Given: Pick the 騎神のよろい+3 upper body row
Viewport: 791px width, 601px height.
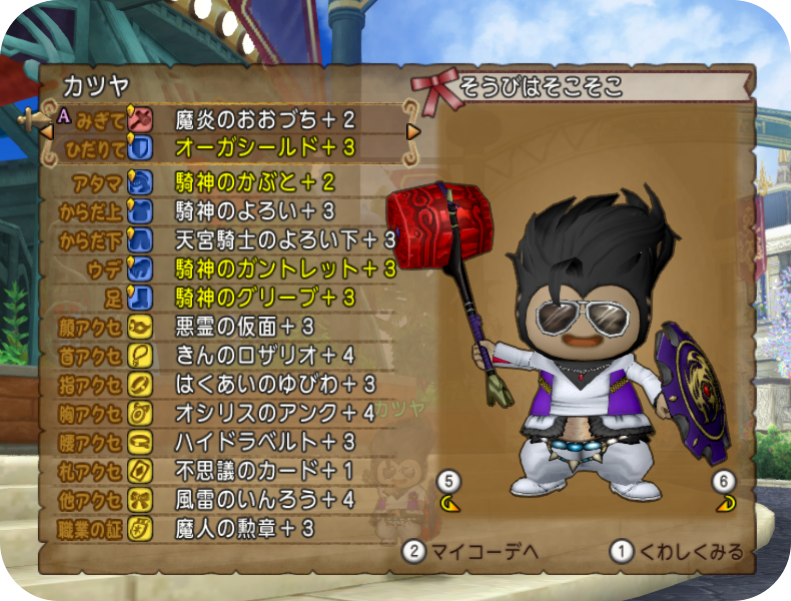Looking at the screenshot, I should pyautogui.click(x=255, y=211).
